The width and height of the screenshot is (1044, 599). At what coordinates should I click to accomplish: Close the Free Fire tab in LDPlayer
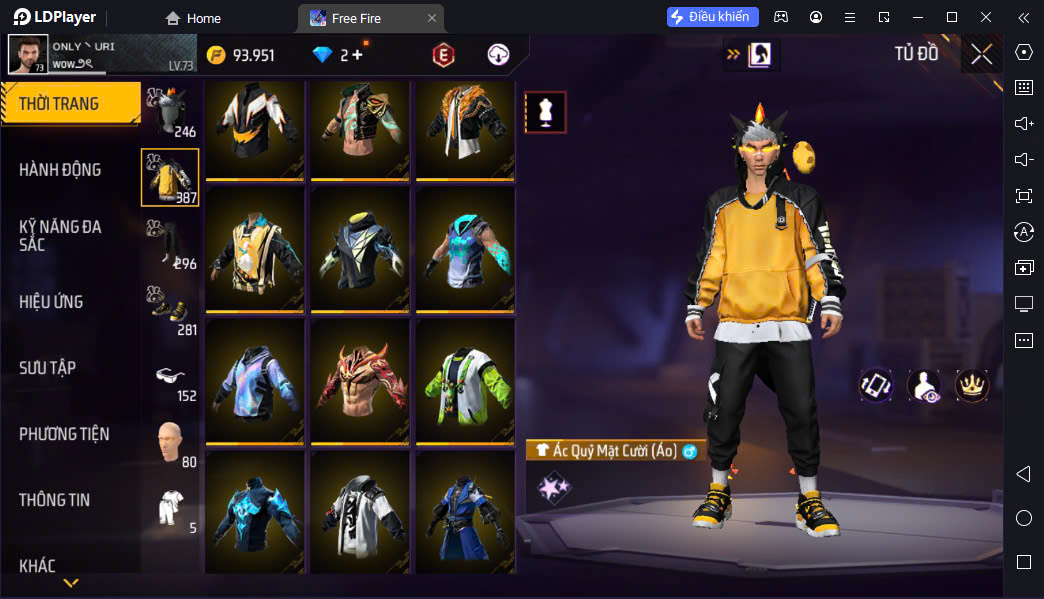point(431,18)
